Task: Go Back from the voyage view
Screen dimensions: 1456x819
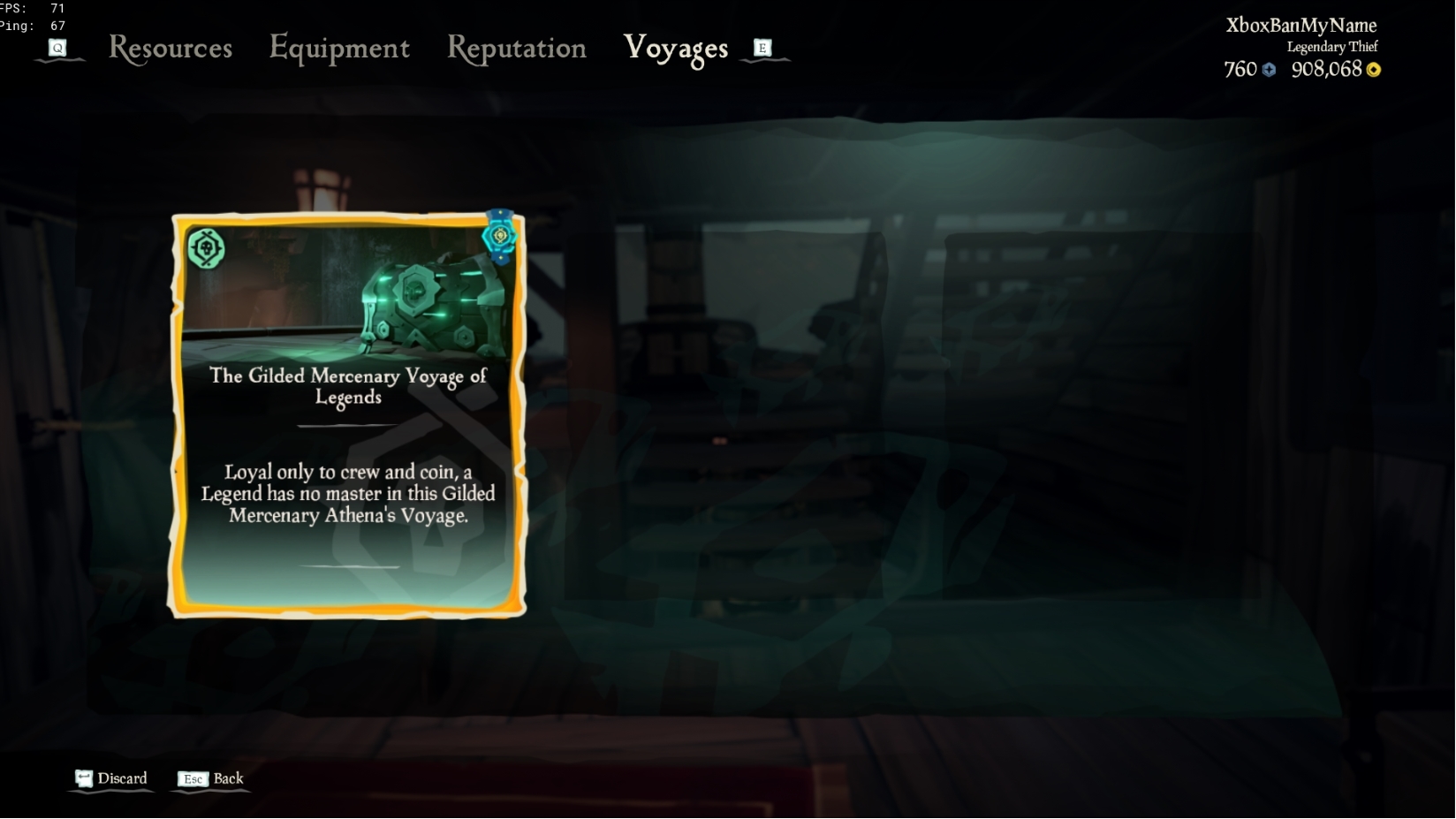Action: point(226,778)
